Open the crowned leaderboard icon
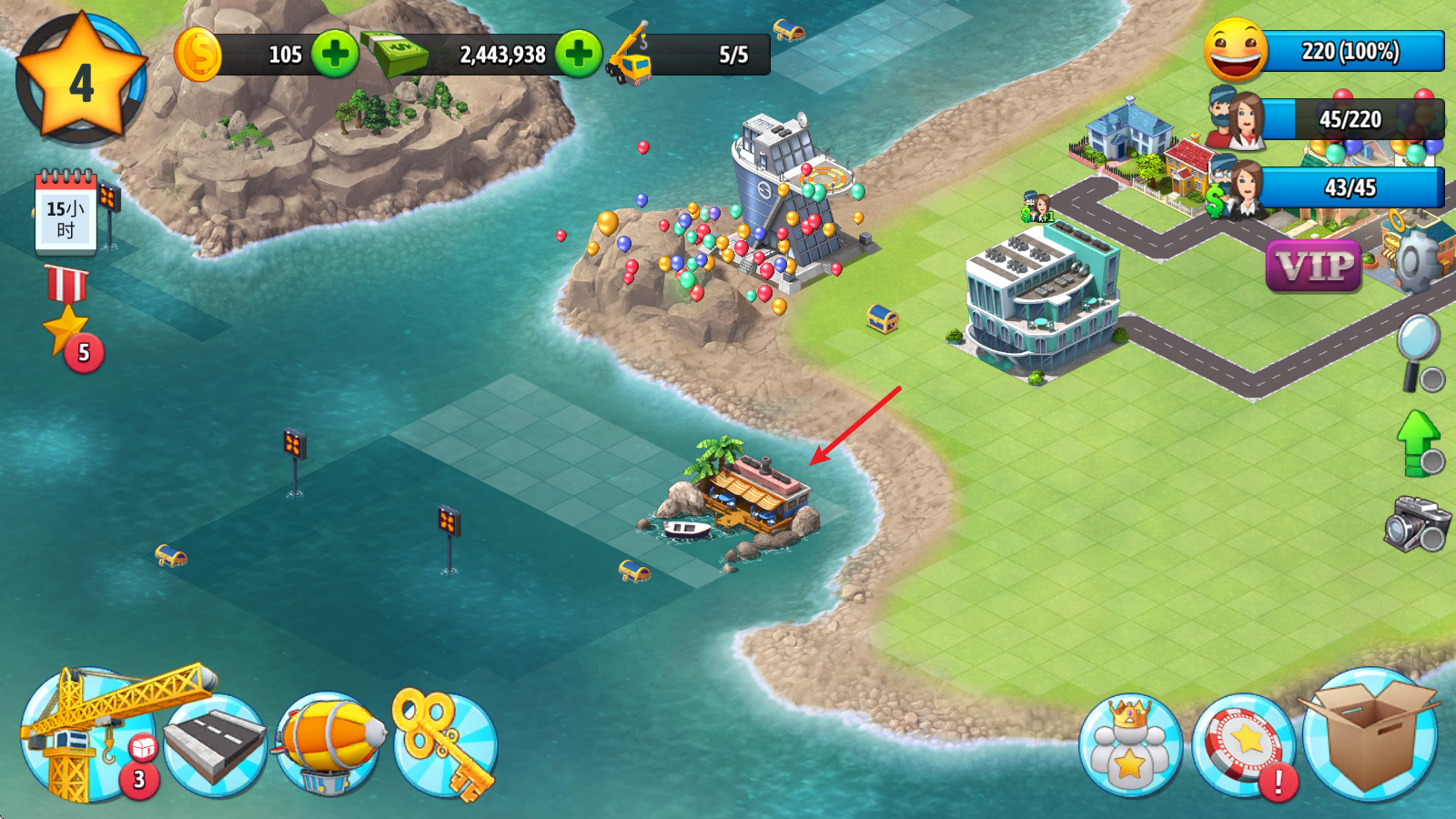The width and height of the screenshot is (1456, 819). (1130, 746)
